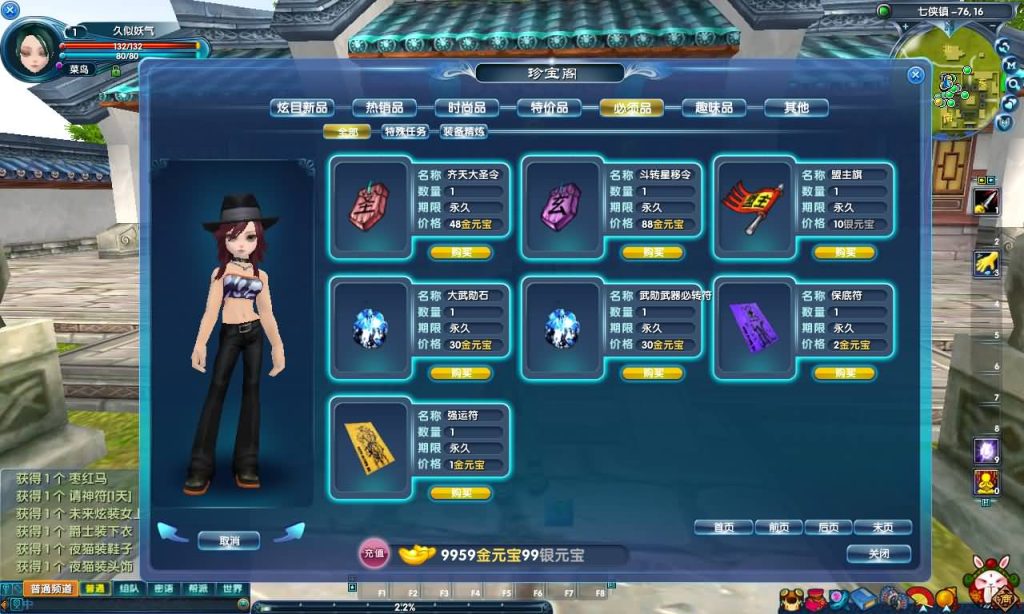Show the 特价品 discount tab
The height and width of the screenshot is (614, 1024).
550,108
